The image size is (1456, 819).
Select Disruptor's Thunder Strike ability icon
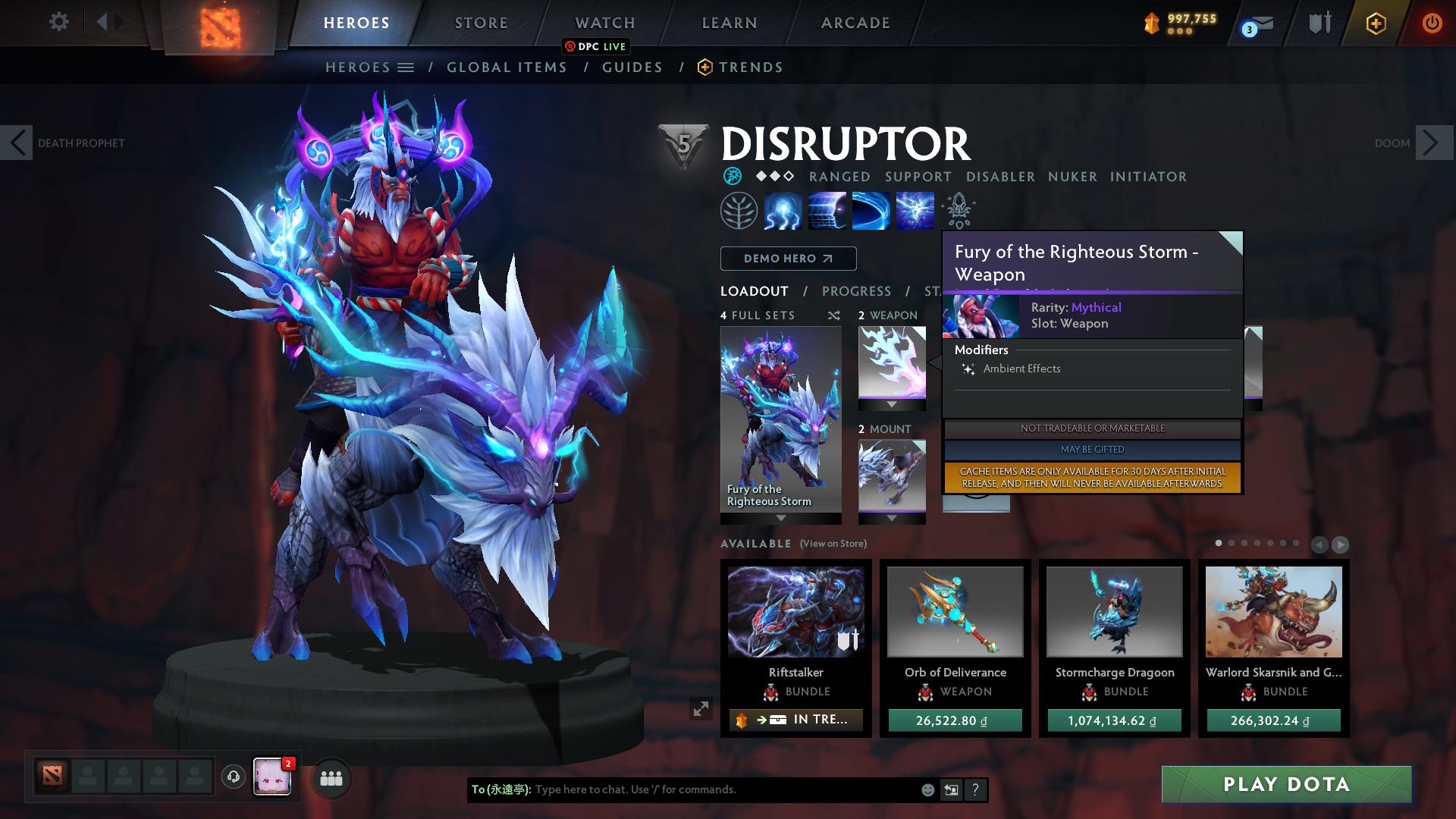pyautogui.click(x=783, y=211)
